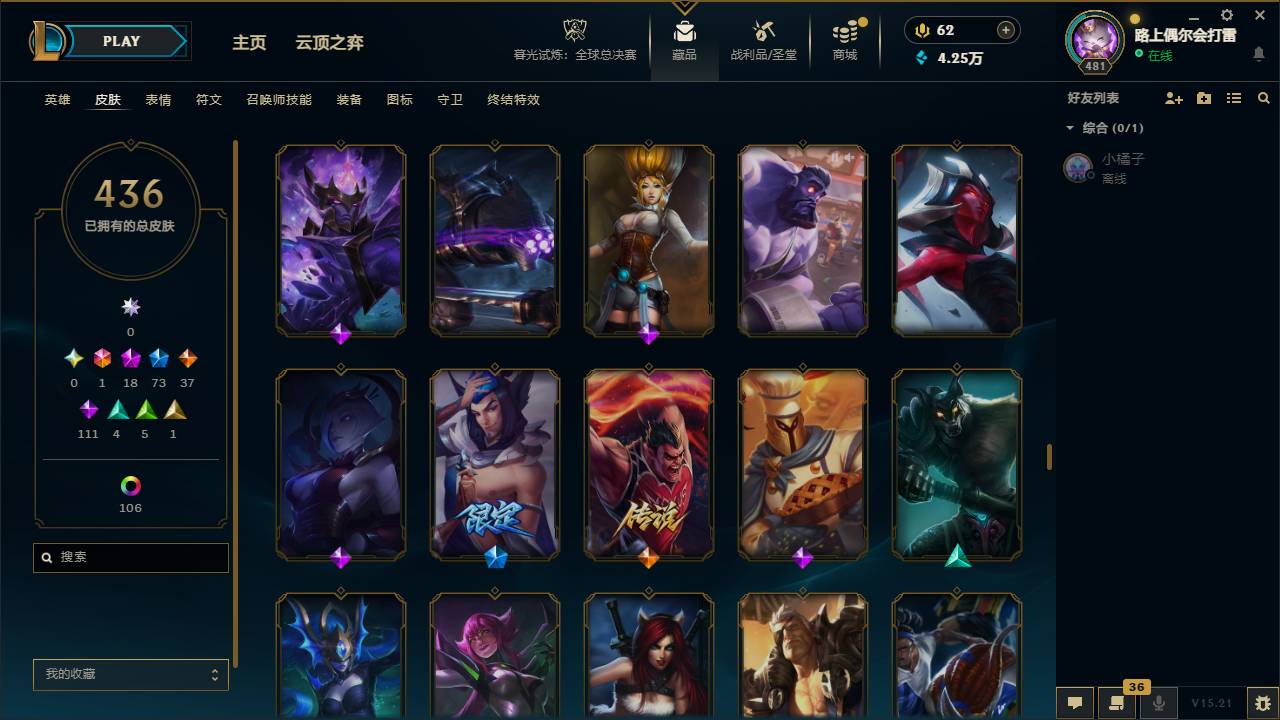Select the 藏品 collection icon
This screenshot has width=1280, height=720.
685,30
